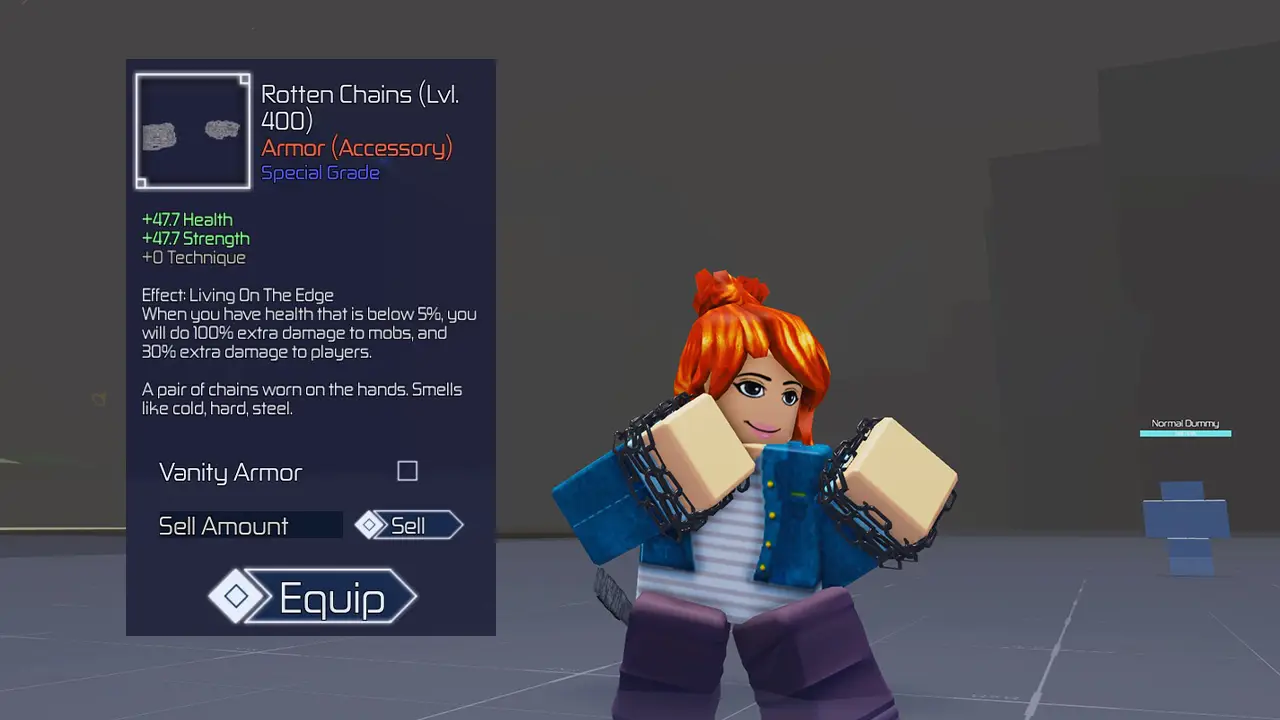Toggle Vanity Armor off for this item
The image size is (1280, 720).
407,471
